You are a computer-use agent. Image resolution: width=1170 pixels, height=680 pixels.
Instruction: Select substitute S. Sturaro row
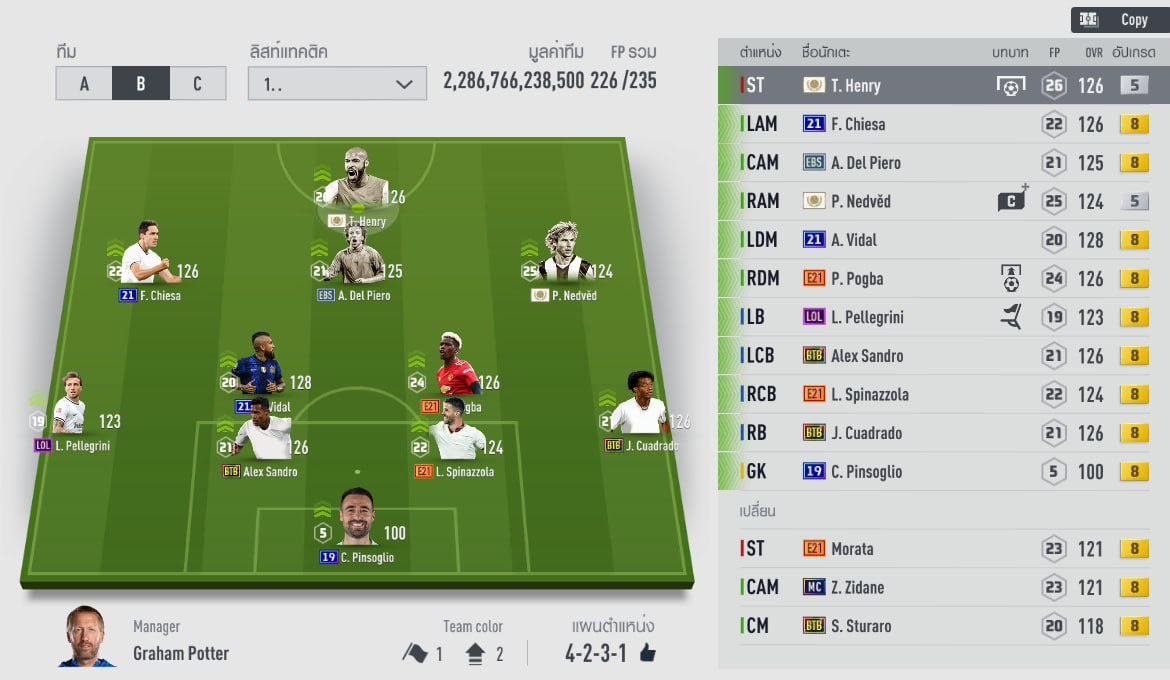[x=940, y=626]
